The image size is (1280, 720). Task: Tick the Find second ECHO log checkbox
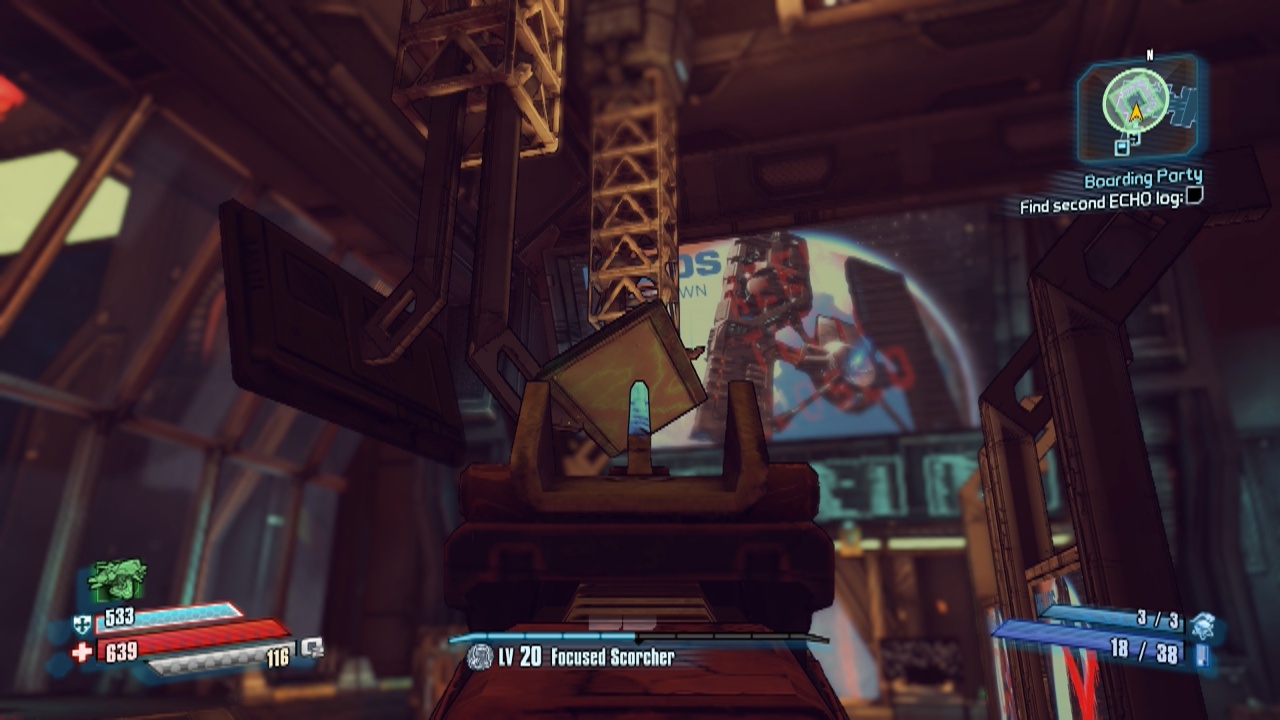1193,197
